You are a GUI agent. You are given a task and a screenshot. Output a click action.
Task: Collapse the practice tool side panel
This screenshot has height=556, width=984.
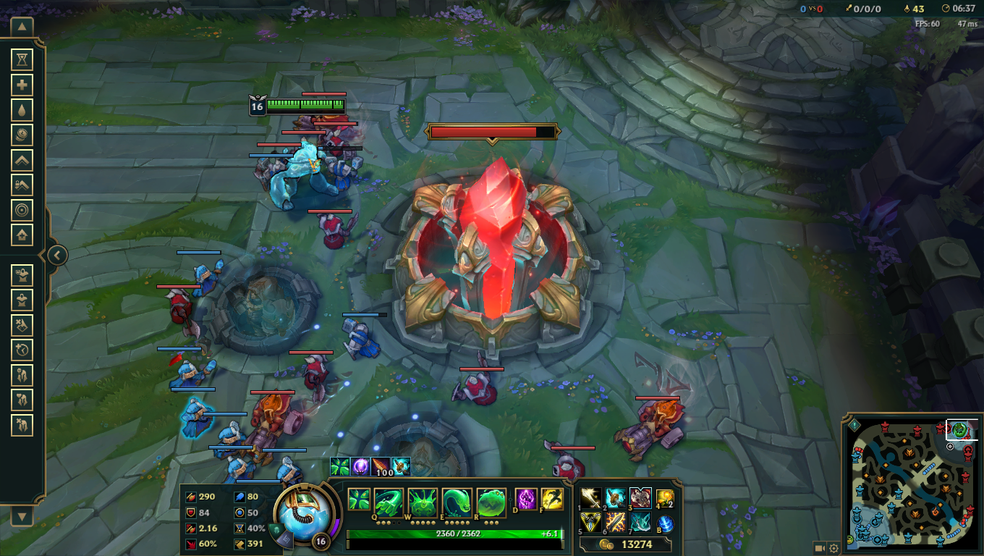click(x=57, y=255)
